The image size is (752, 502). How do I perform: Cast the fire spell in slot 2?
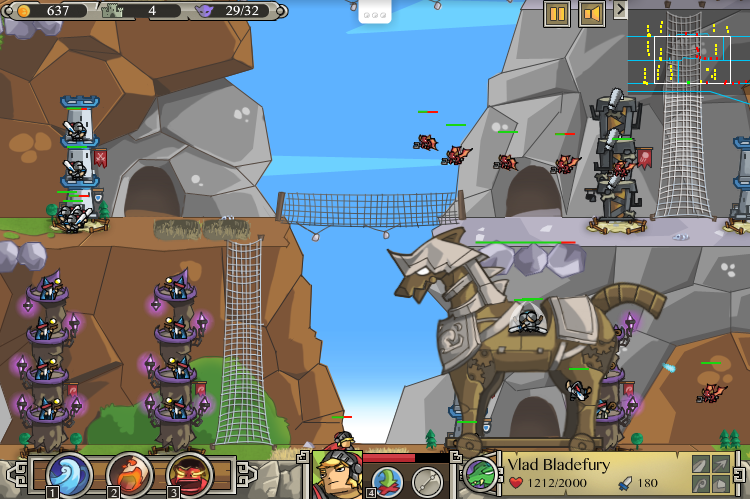127,472
